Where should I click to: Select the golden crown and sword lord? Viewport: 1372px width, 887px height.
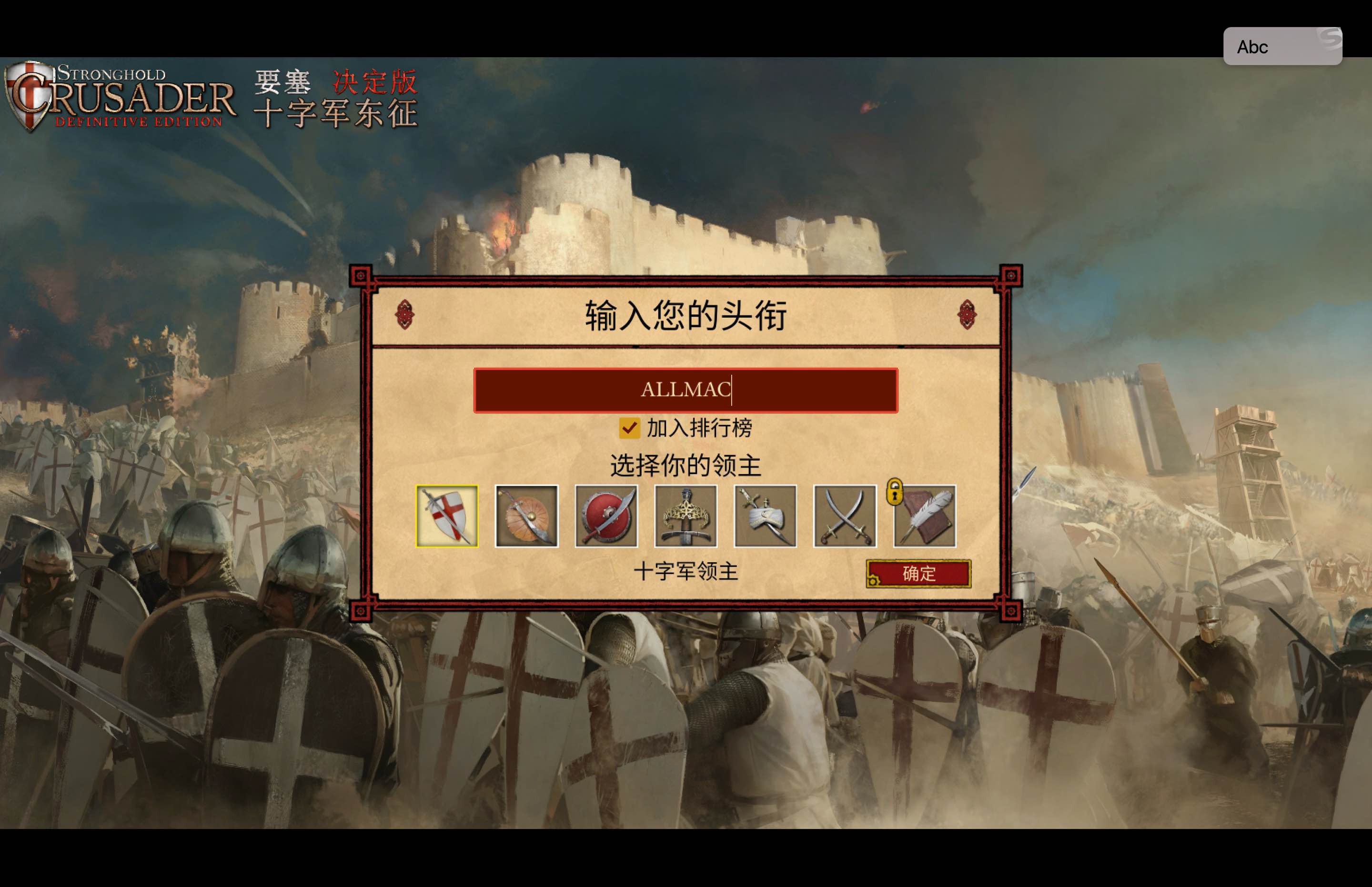click(x=686, y=516)
